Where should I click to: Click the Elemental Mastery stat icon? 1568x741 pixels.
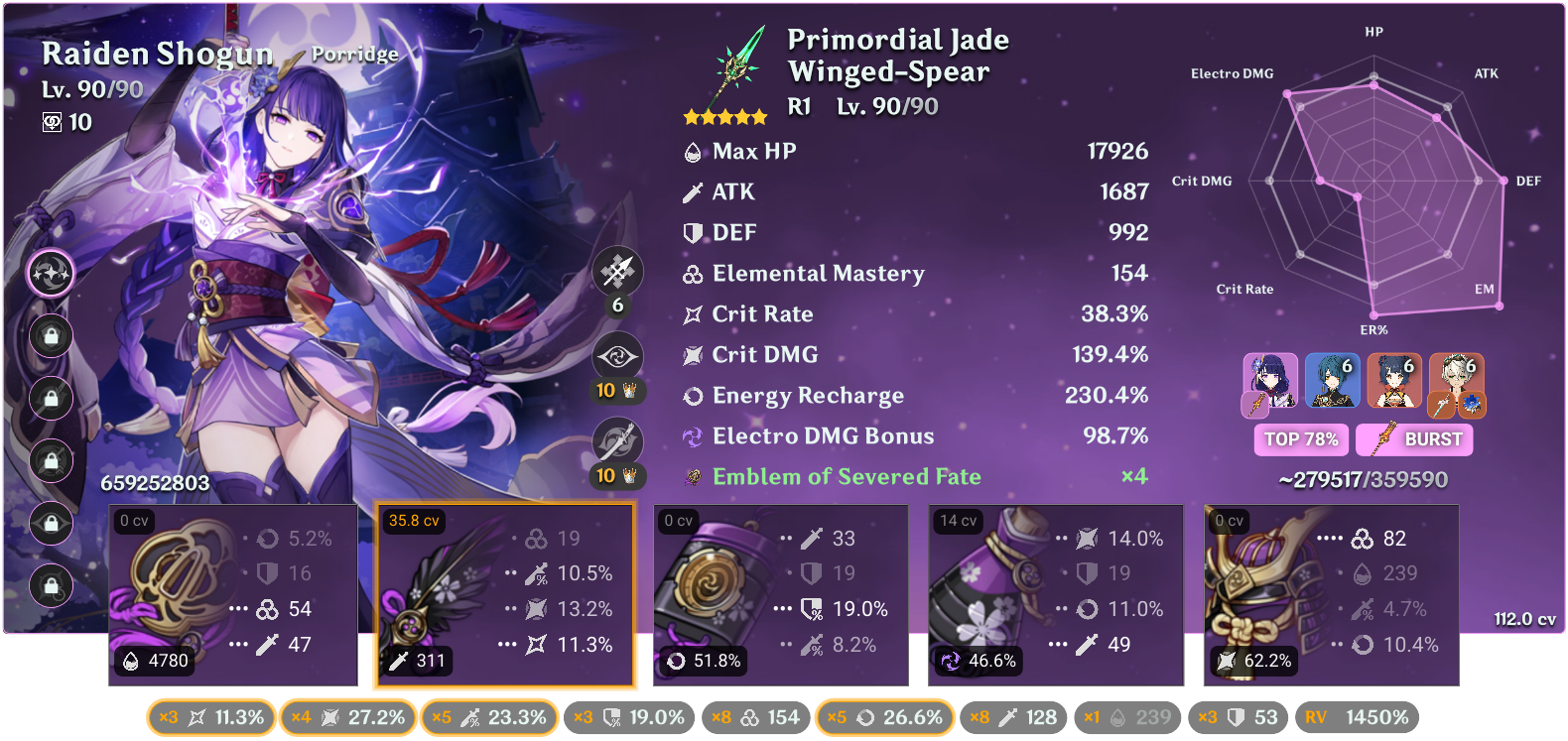coord(692,274)
